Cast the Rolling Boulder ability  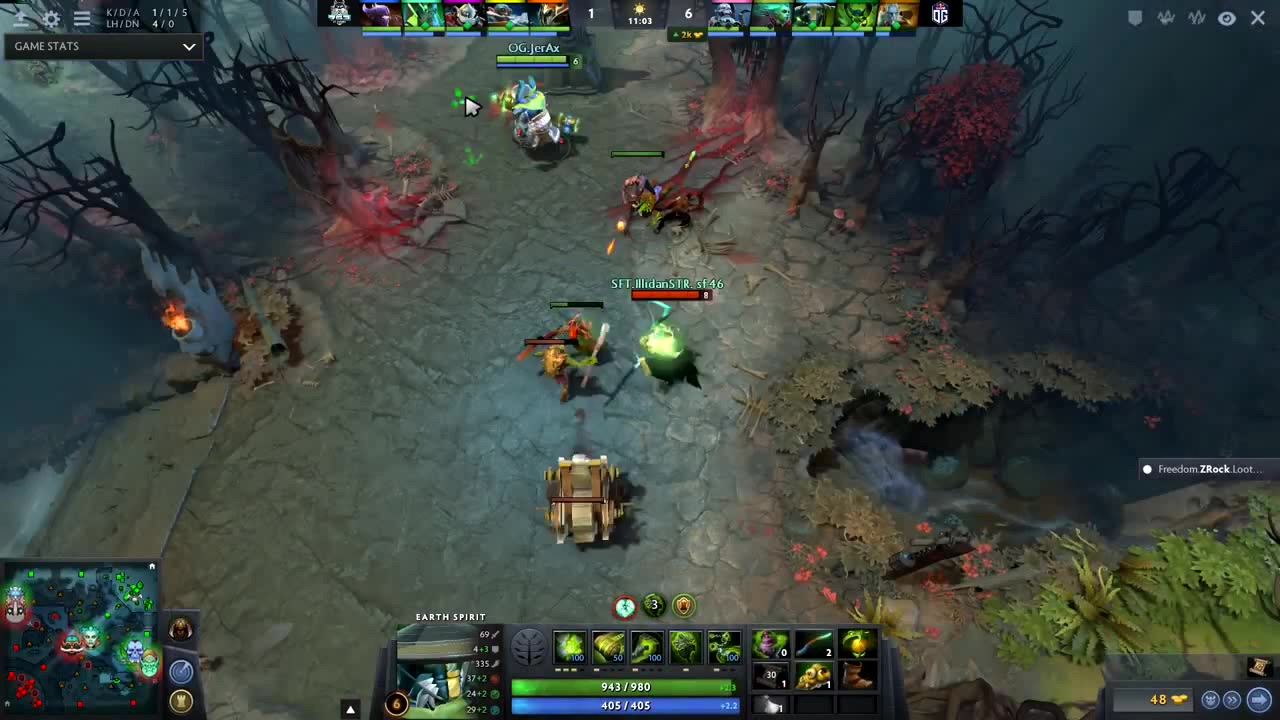tap(608, 647)
